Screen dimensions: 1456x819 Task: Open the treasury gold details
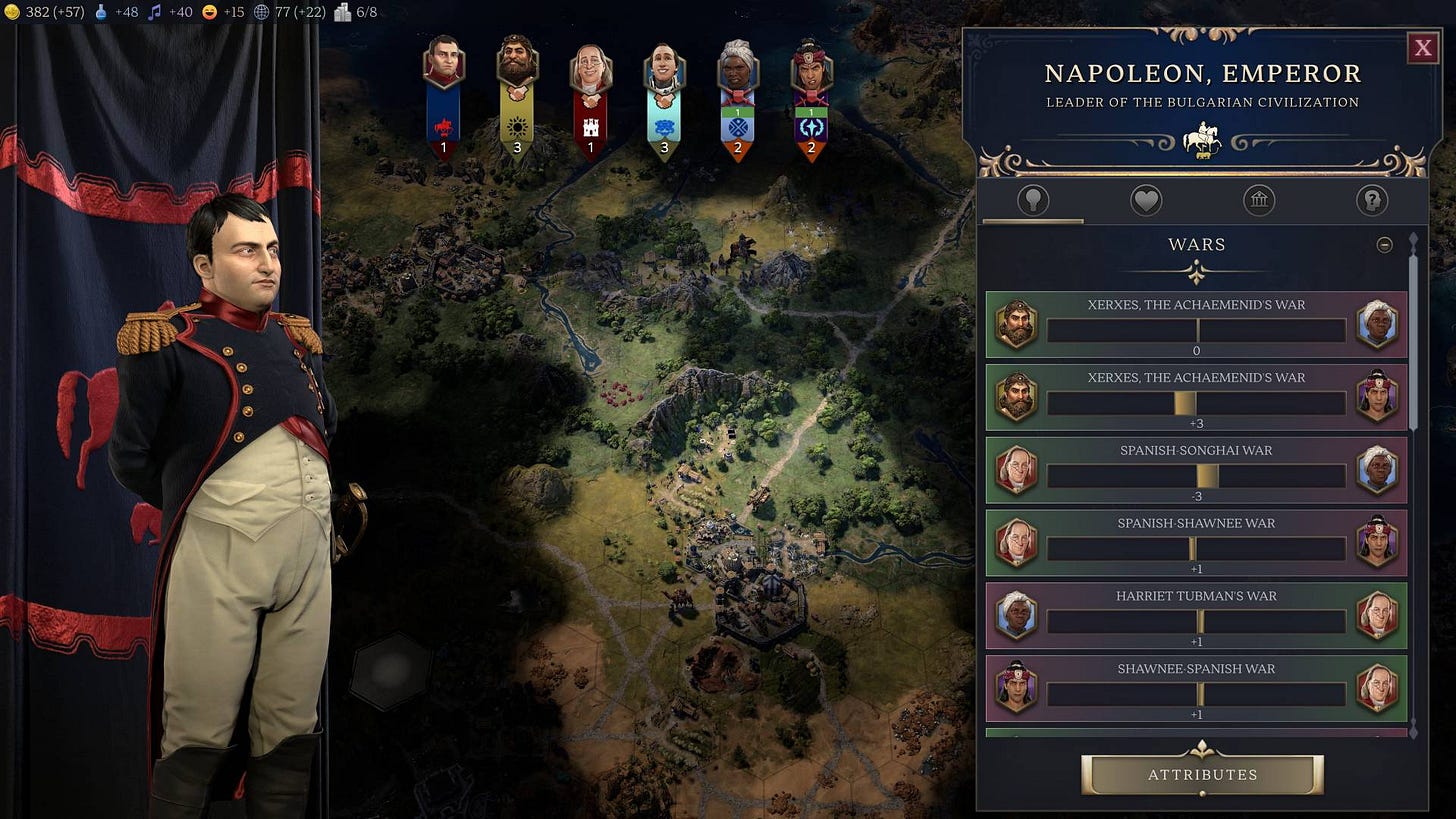coord(14,12)
